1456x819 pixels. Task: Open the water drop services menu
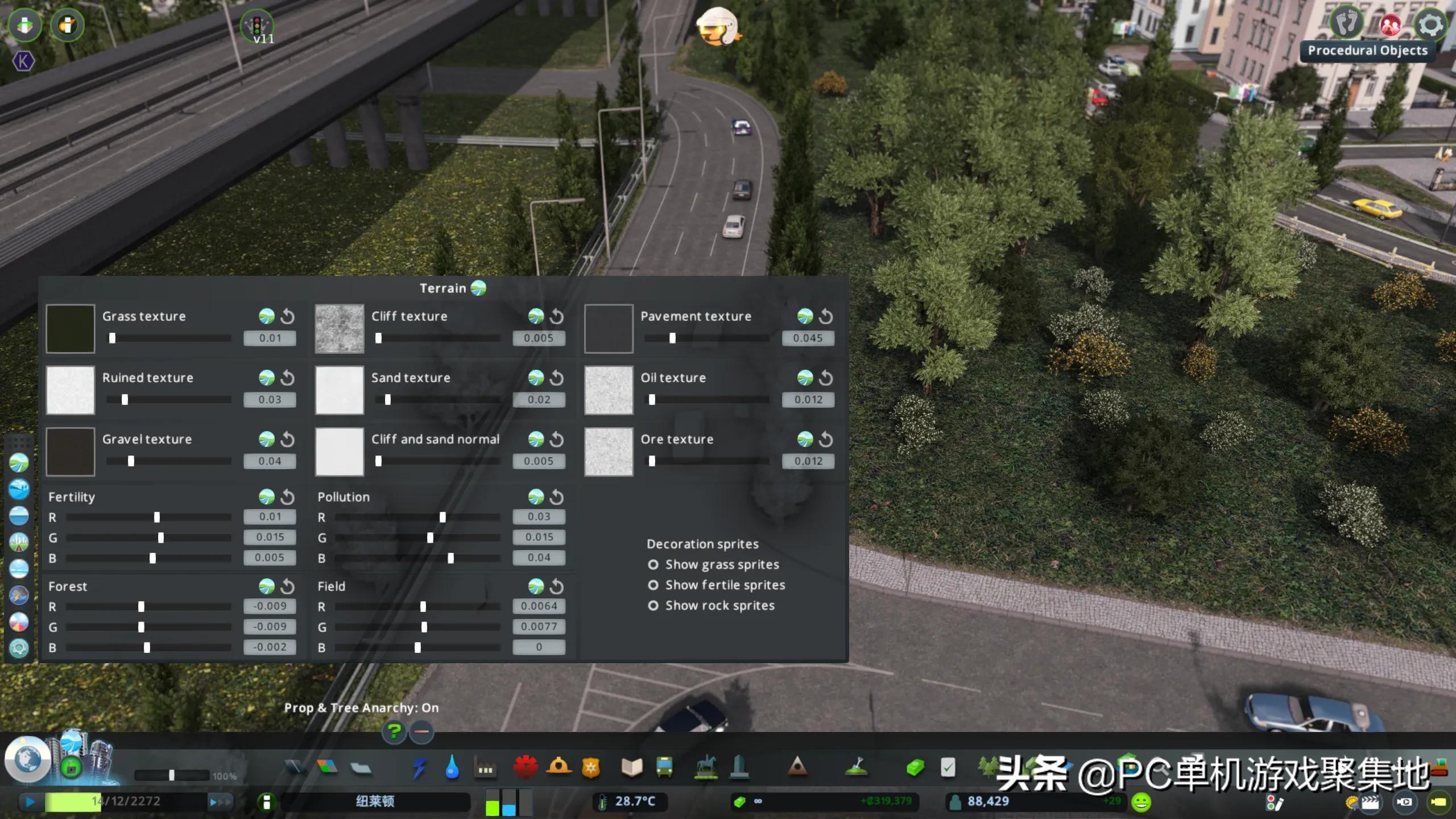coord(452,768)
